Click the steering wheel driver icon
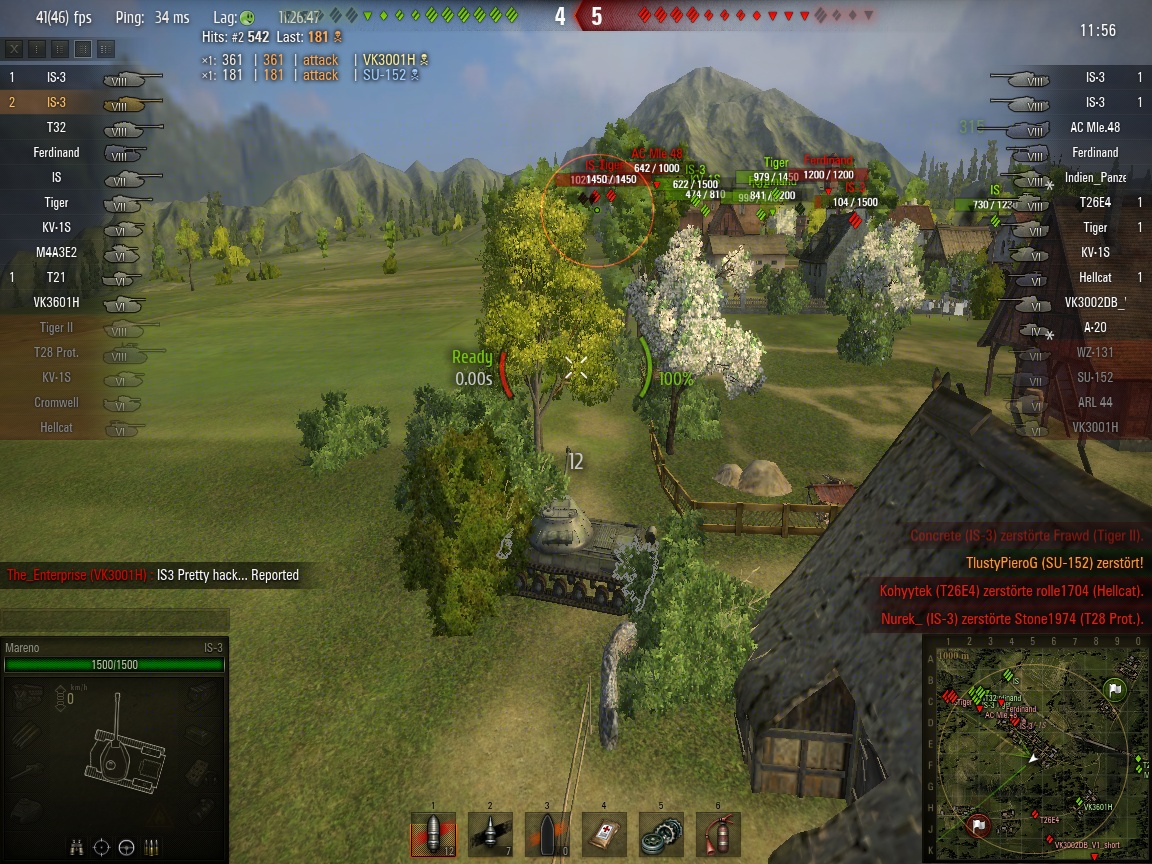This screenshot has width=1152, height=864. point(126,847)
